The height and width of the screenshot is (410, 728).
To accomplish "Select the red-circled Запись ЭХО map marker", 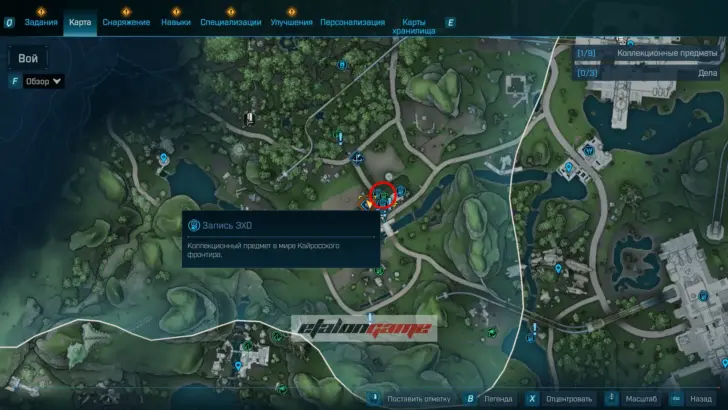I will [x=382, y=193].
